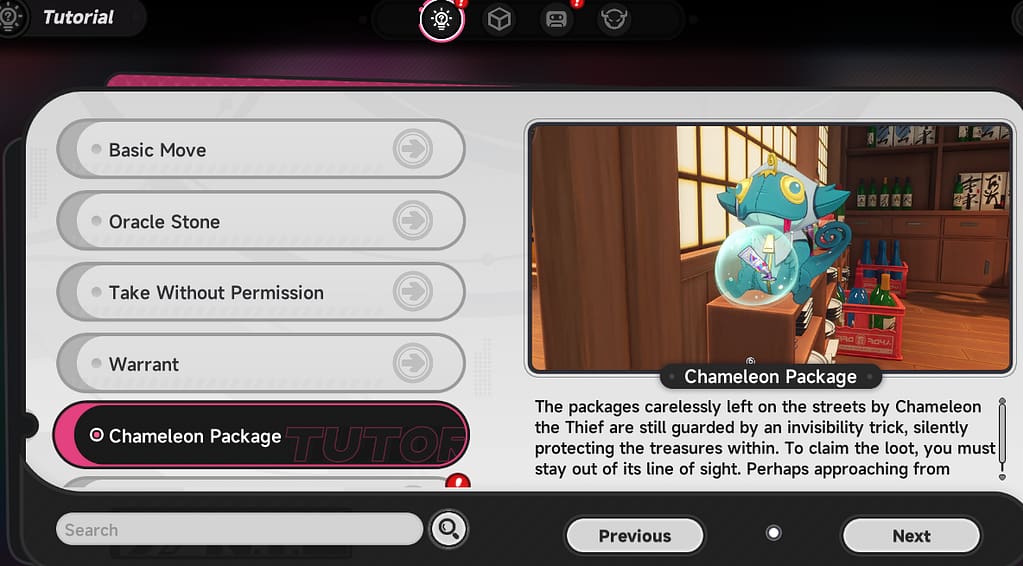Open the horned mask icon tab
The width and height of the screenshot is (1023, 566).
point(614,20)
